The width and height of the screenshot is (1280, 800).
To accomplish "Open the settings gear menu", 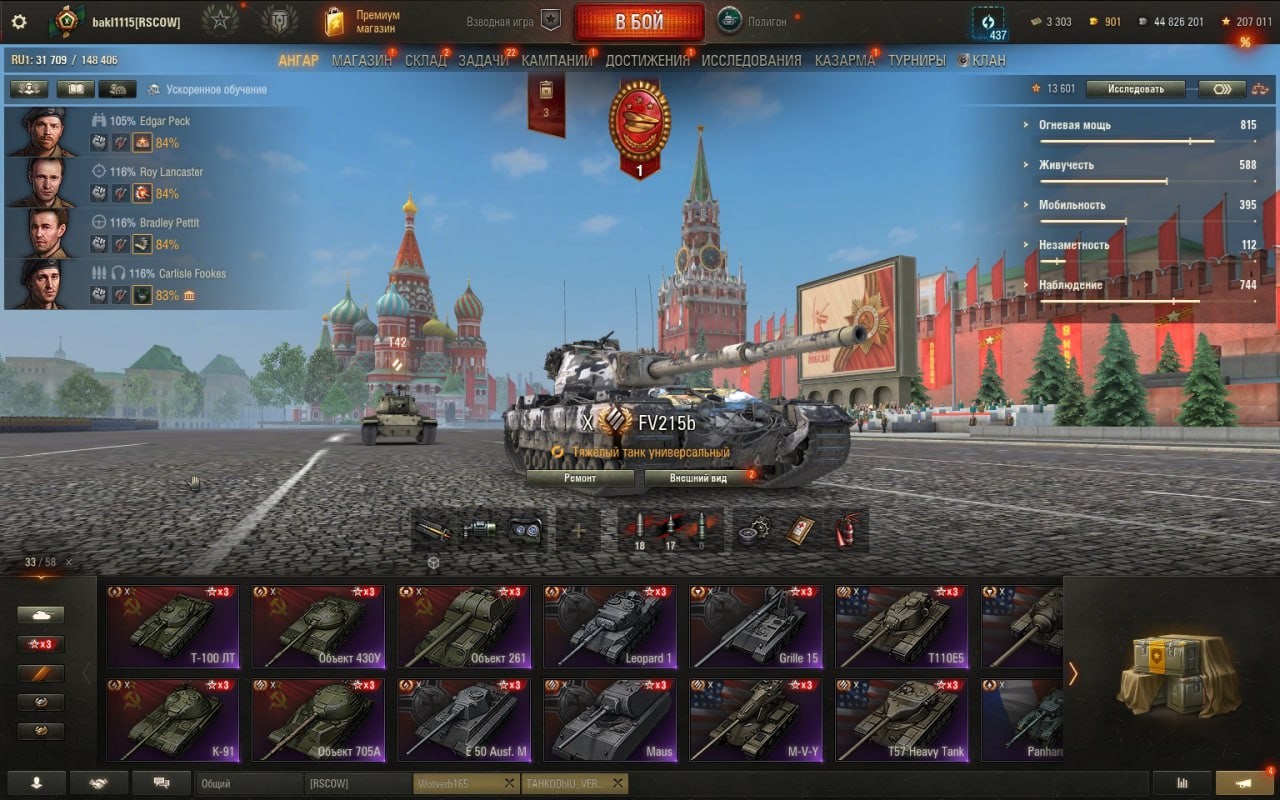I will [18, 21].
